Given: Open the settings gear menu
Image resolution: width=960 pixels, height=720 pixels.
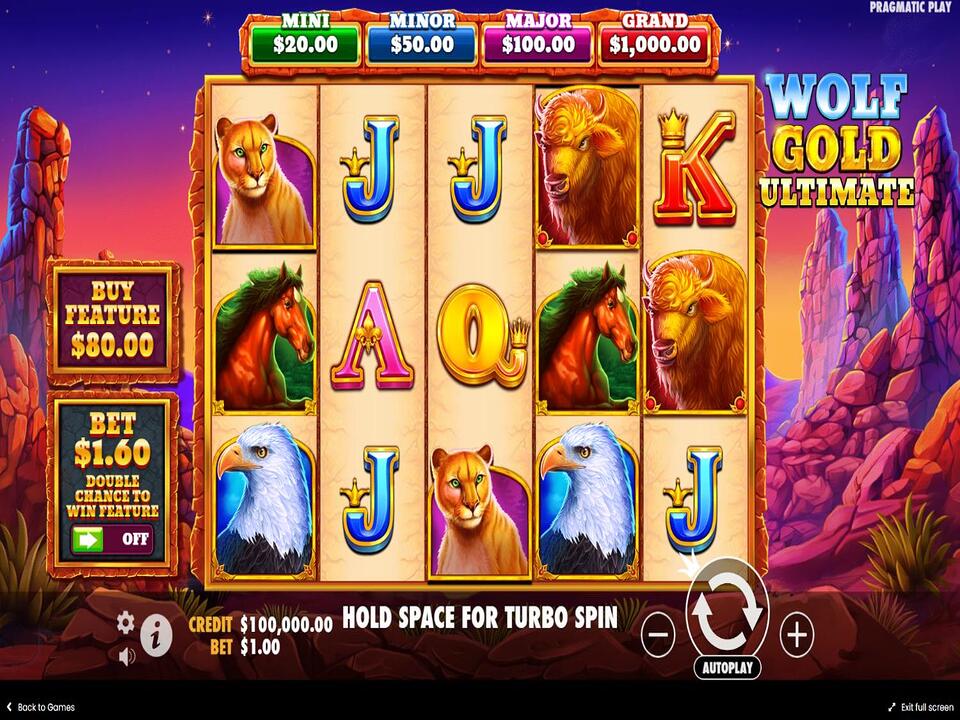Looking at the screenshot, I should pyautogui.click(x=125, y=622).
